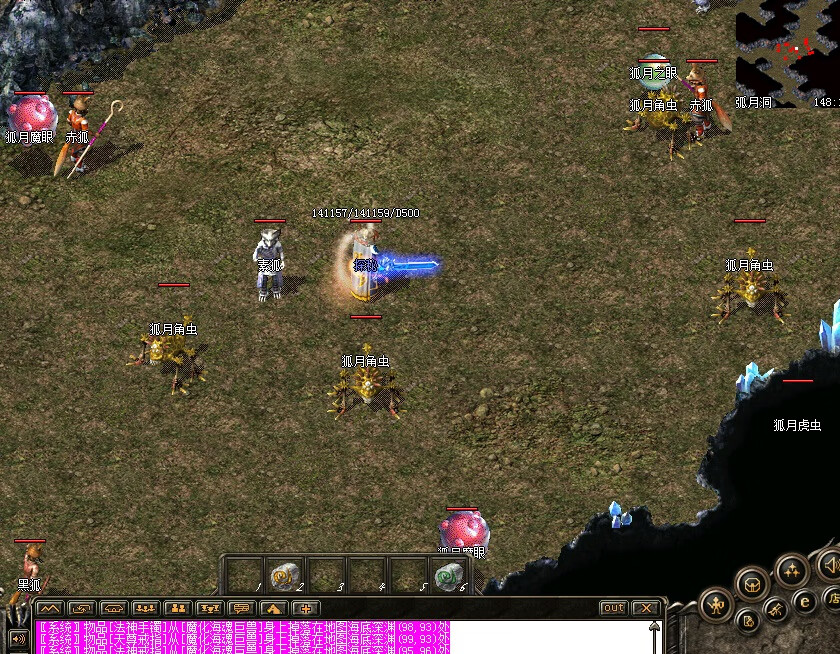Image resolution: width=840 pixels, height=654 pixels.
Task: Select the chat tab with tent icon
Action: (273, 608)
